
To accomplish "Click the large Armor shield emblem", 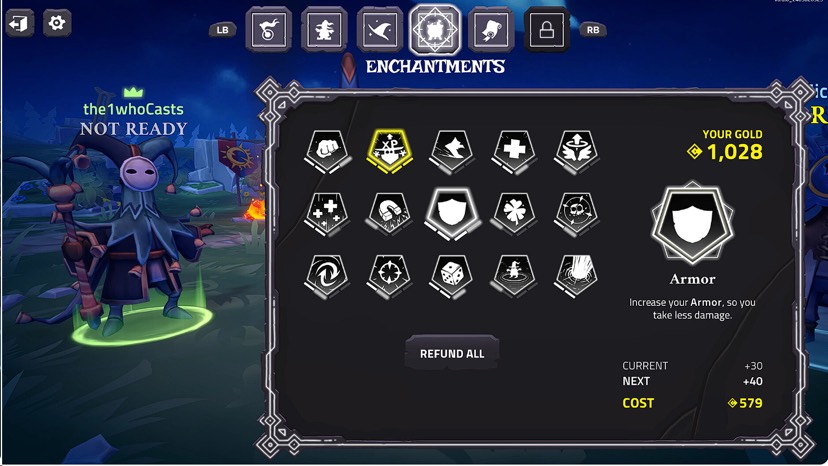I will point(692,223).
